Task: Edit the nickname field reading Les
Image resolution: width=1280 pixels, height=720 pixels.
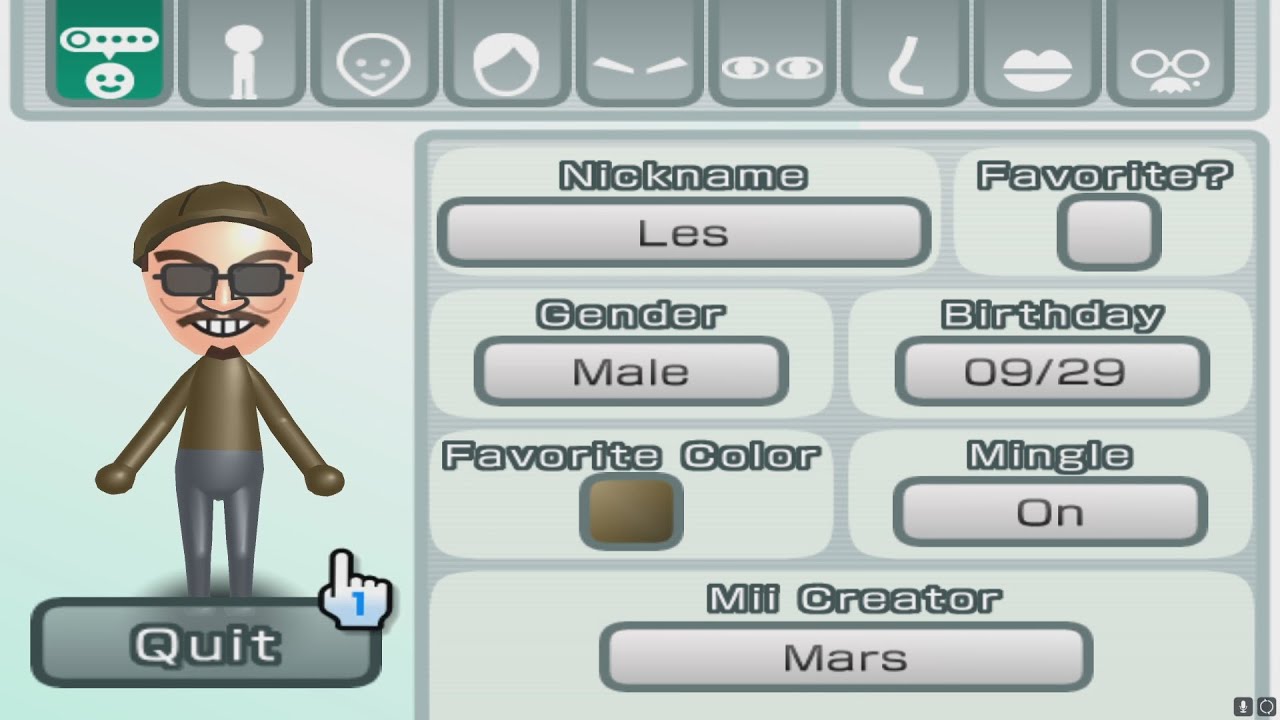Action: [684, 234]
